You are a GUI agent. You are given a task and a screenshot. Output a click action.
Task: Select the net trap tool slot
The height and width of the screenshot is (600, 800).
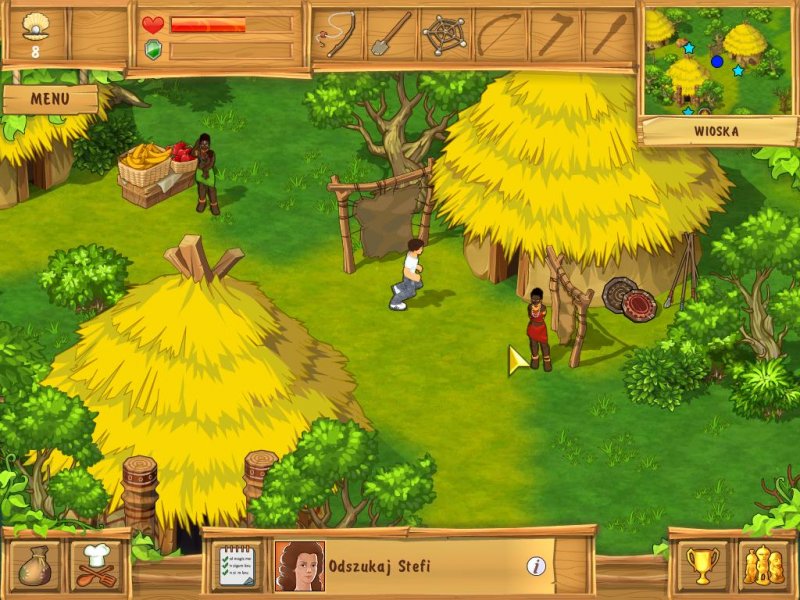(445, 35)
